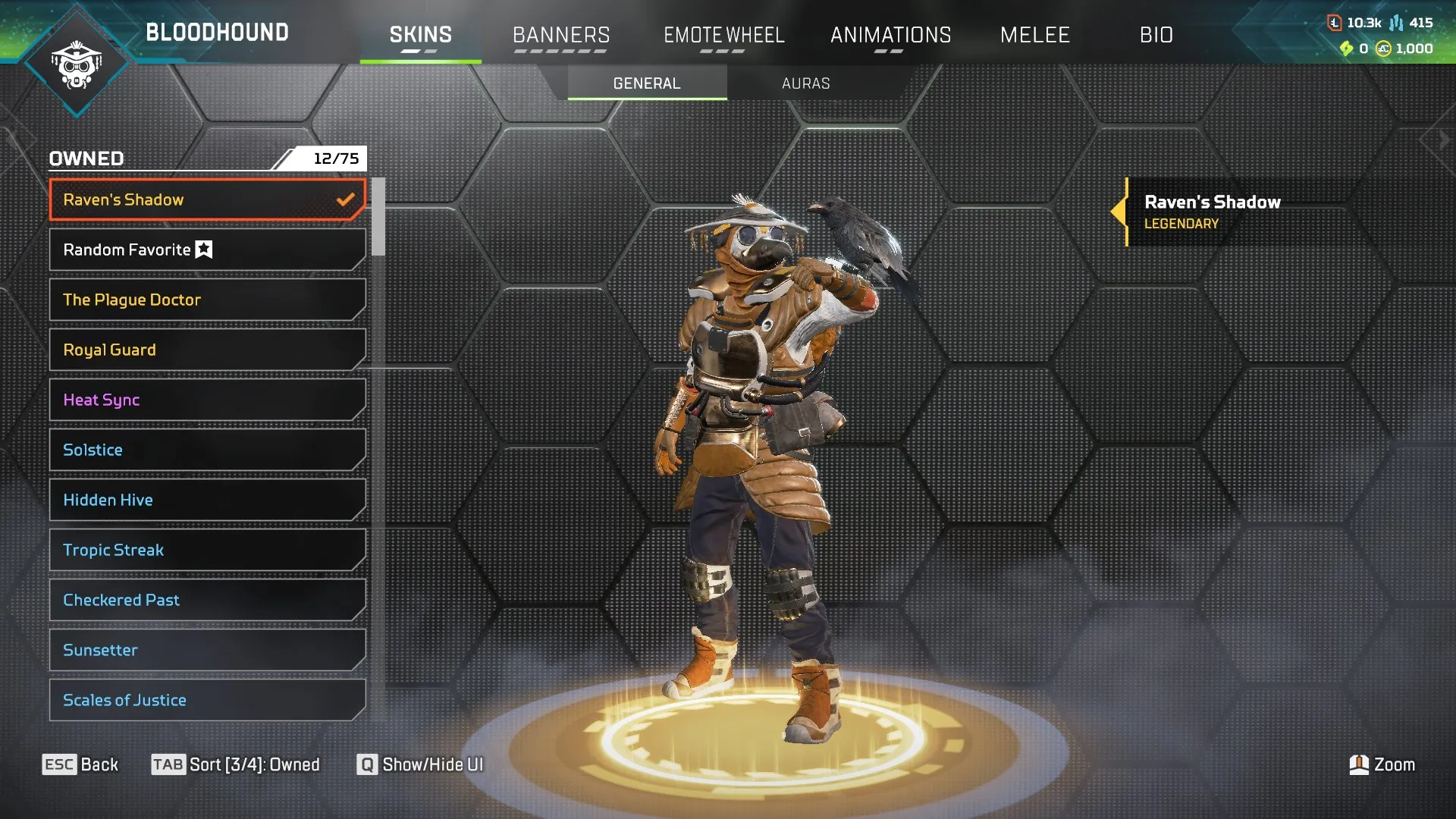Click the yellow Apex Coins icon
The width and height of the screenshot is (1456, 819).
[x=1385, y=47]
